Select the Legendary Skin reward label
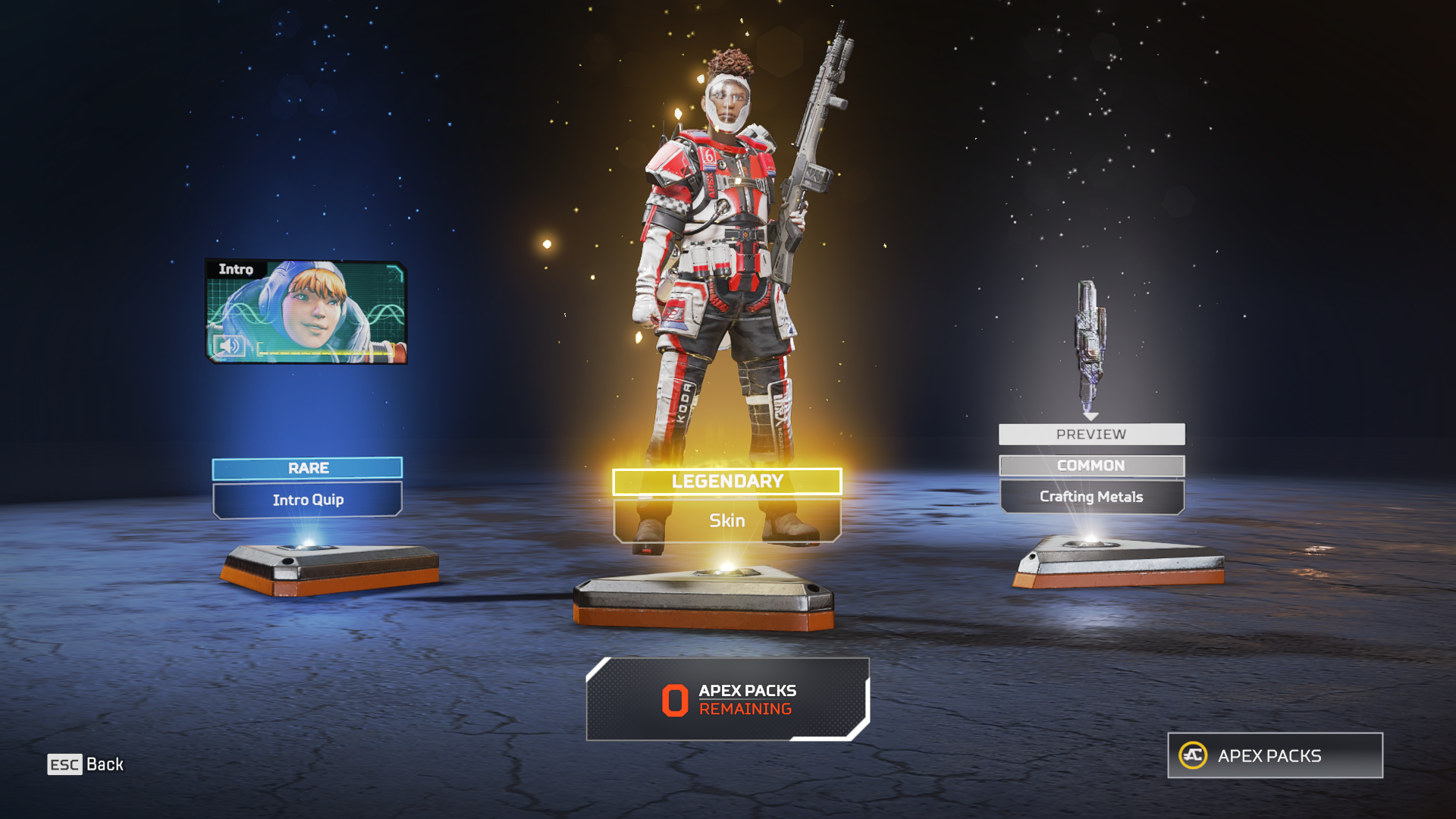This screenshot has width=1456, height=819. pos(726,519)
